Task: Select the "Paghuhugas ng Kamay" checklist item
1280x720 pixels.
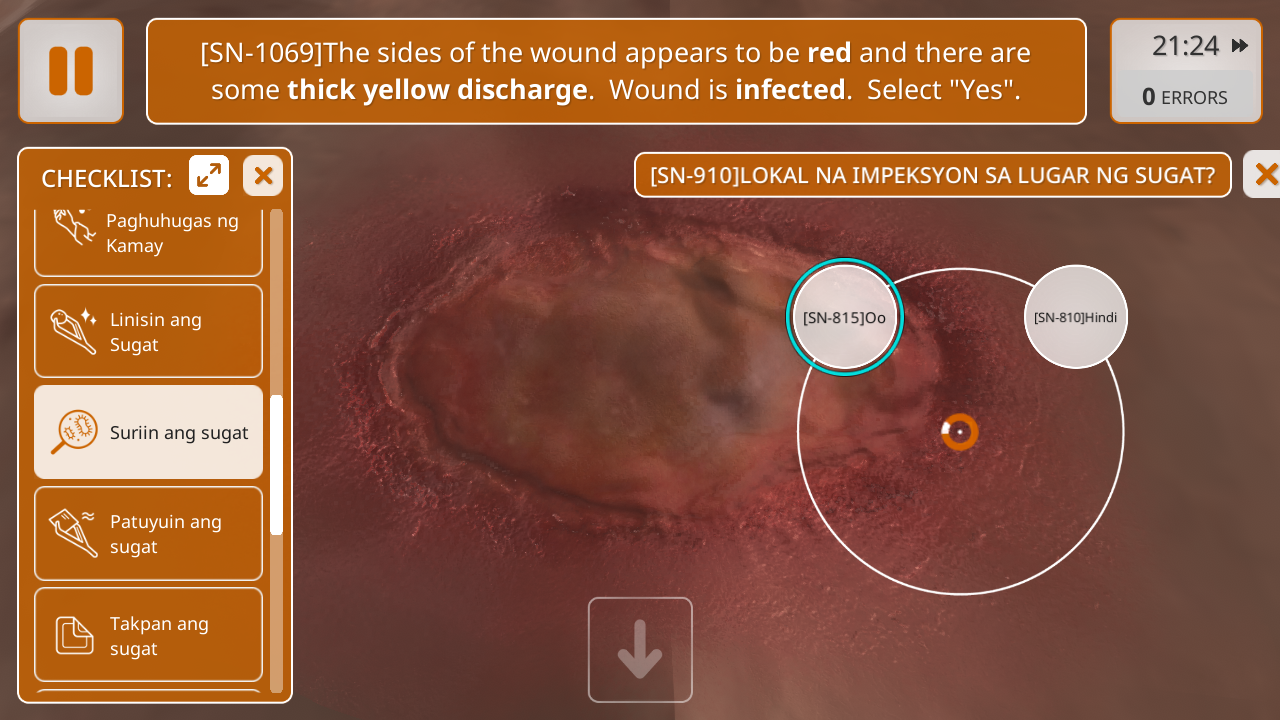Action: point(148,240)
